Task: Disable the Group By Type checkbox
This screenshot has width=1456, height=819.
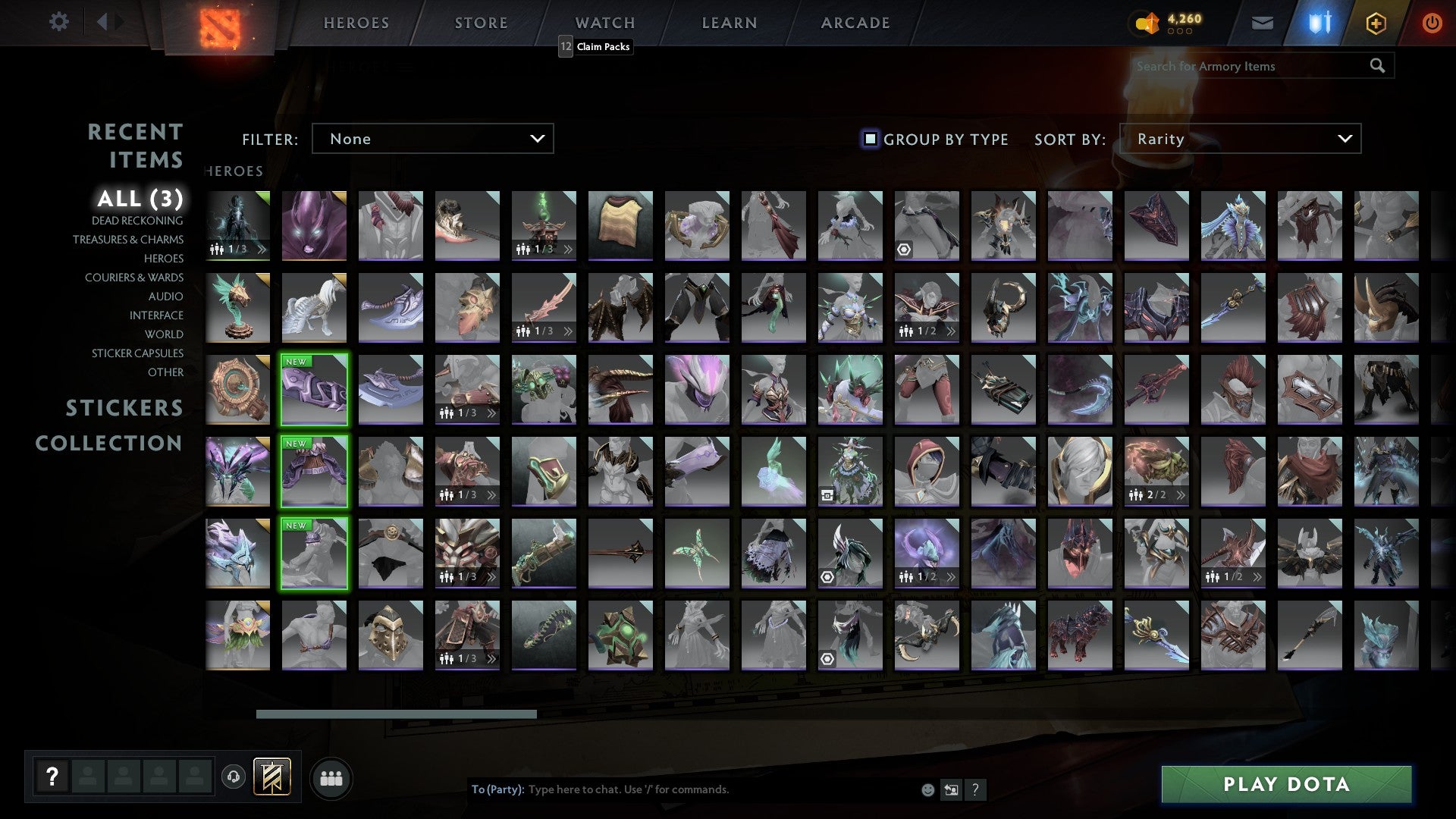Action: point(869,138)
